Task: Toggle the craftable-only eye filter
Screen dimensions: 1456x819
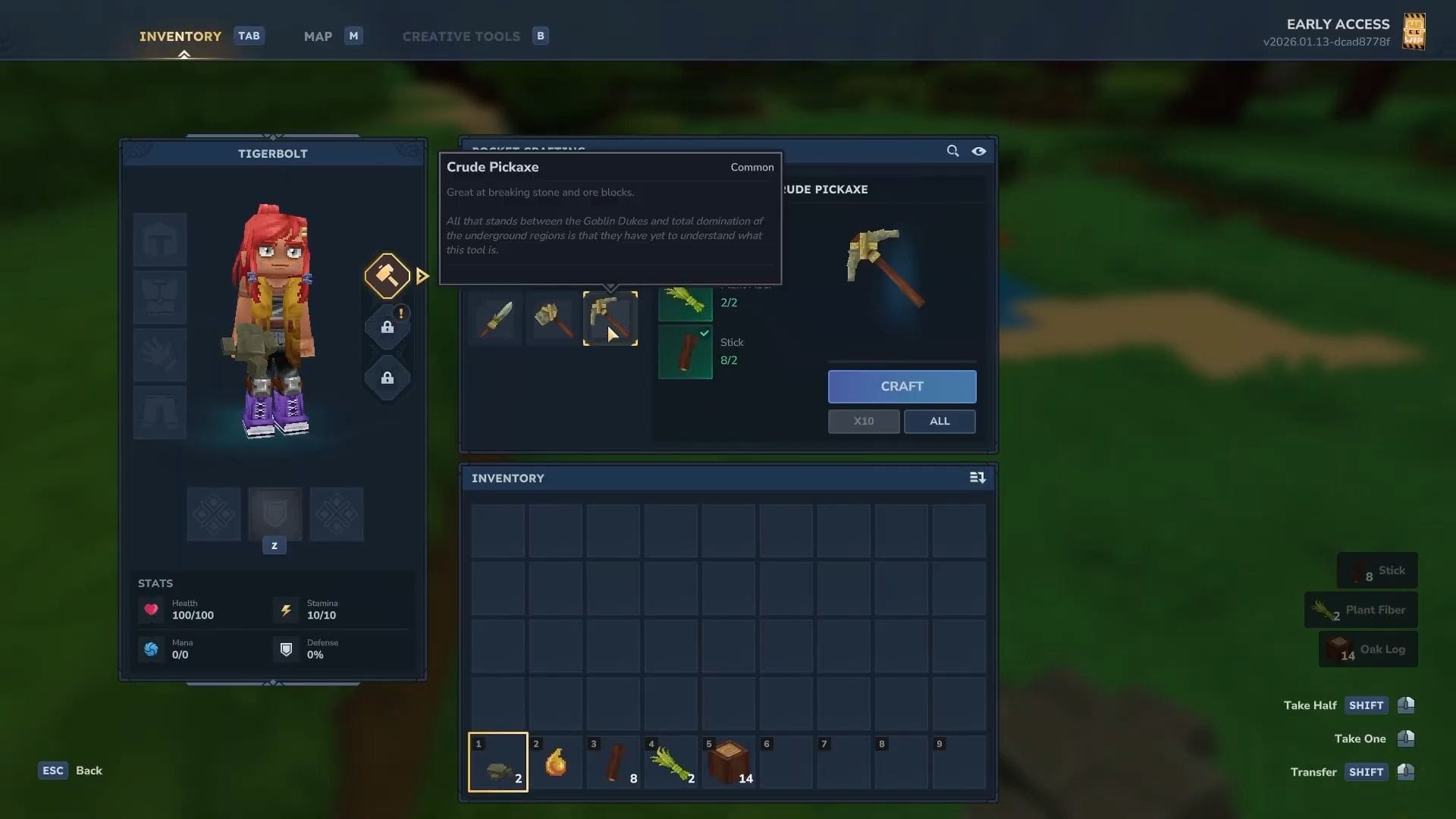Action: pos(979,151)
